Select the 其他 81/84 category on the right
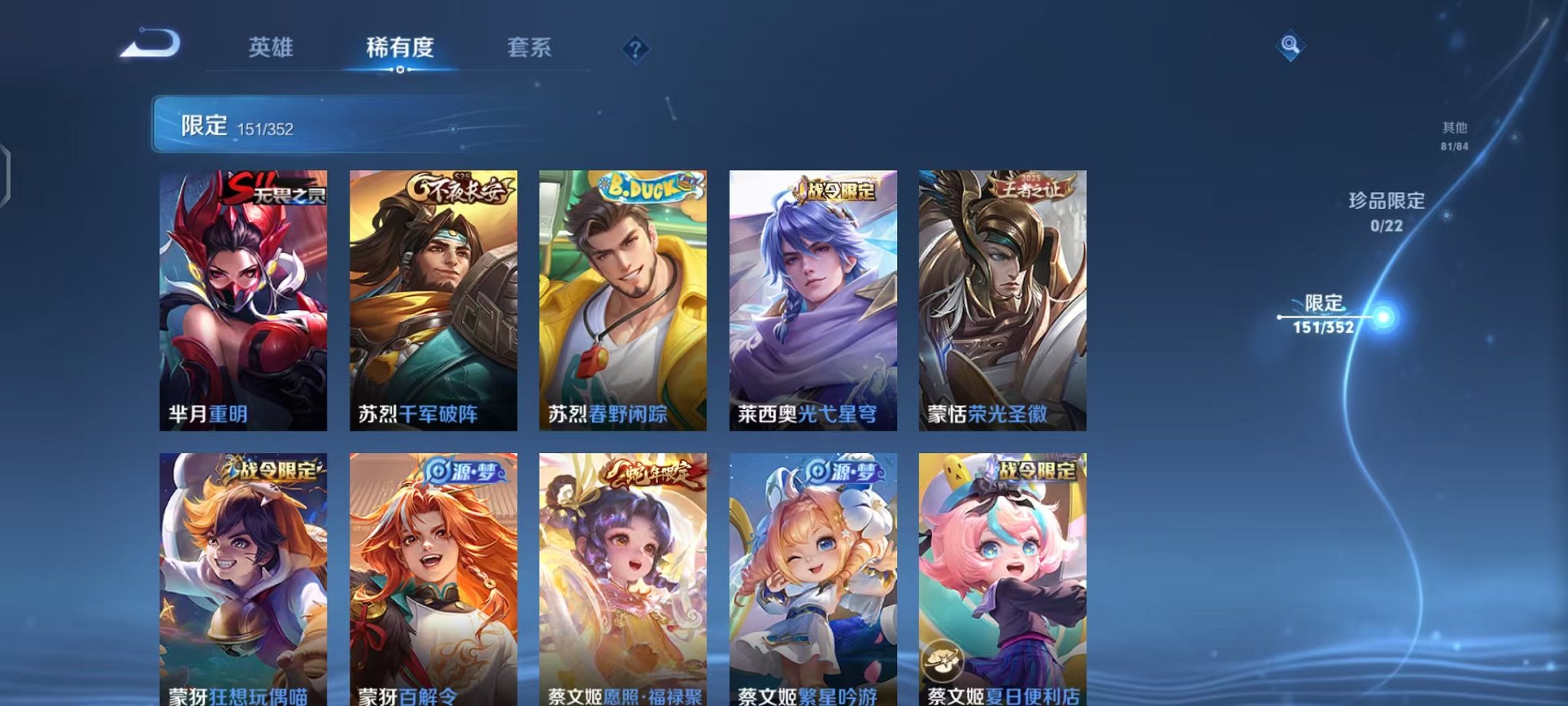 (x=1456, y=132)
